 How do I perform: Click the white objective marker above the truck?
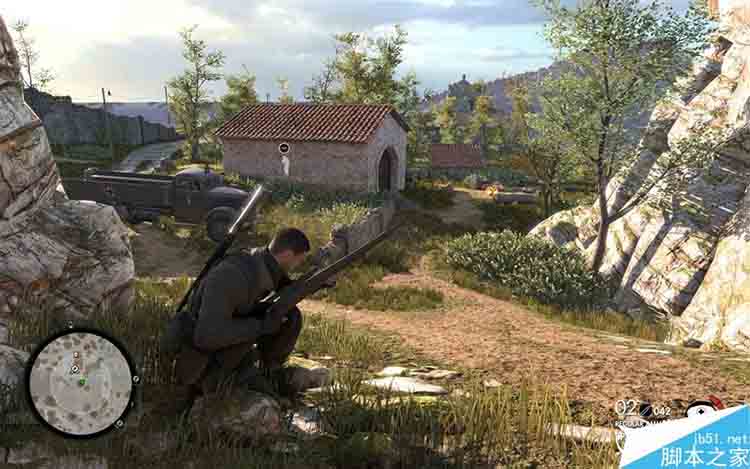tap(284, 148)
